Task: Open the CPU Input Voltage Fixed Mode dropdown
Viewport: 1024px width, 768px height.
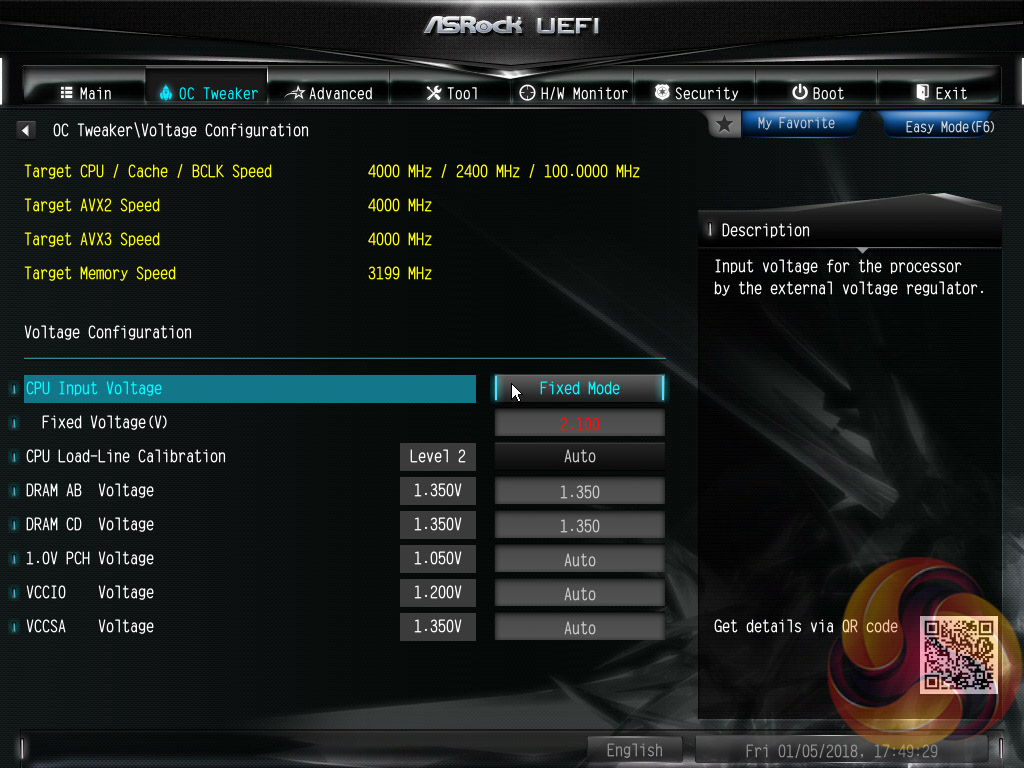Action: (580, 388)
